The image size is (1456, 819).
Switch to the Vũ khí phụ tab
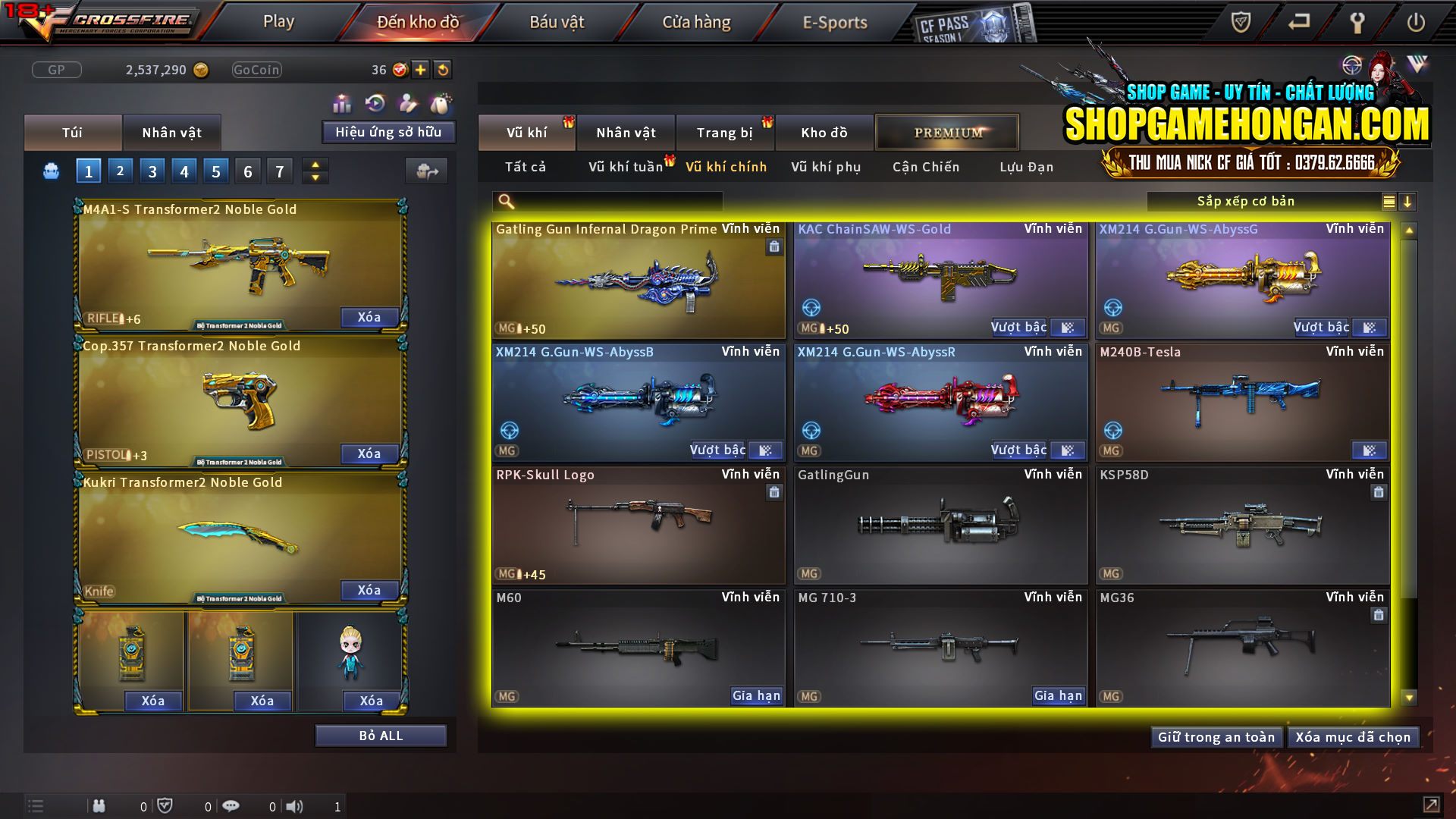(825, 167)
